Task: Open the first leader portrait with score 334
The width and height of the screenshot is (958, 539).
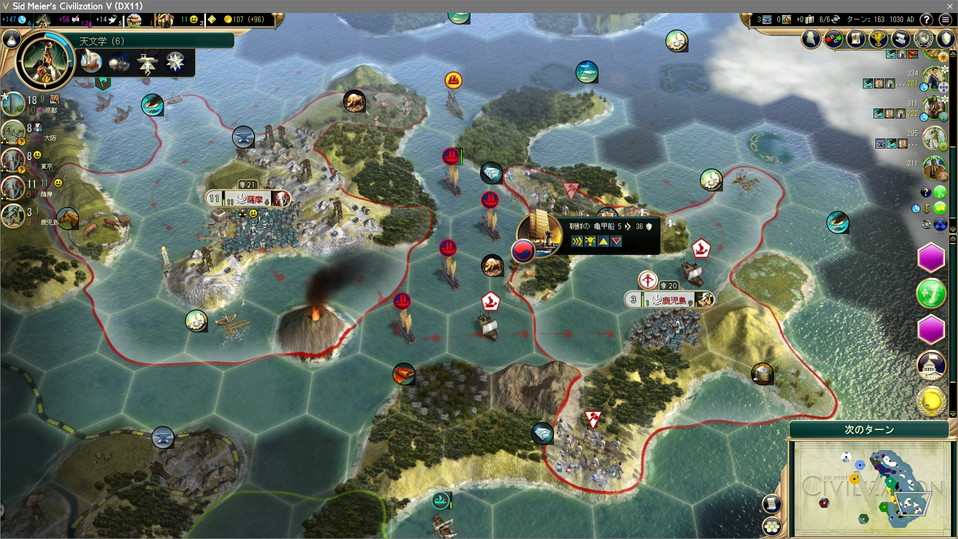Action: pyautogui.click(x=934, y=78)
